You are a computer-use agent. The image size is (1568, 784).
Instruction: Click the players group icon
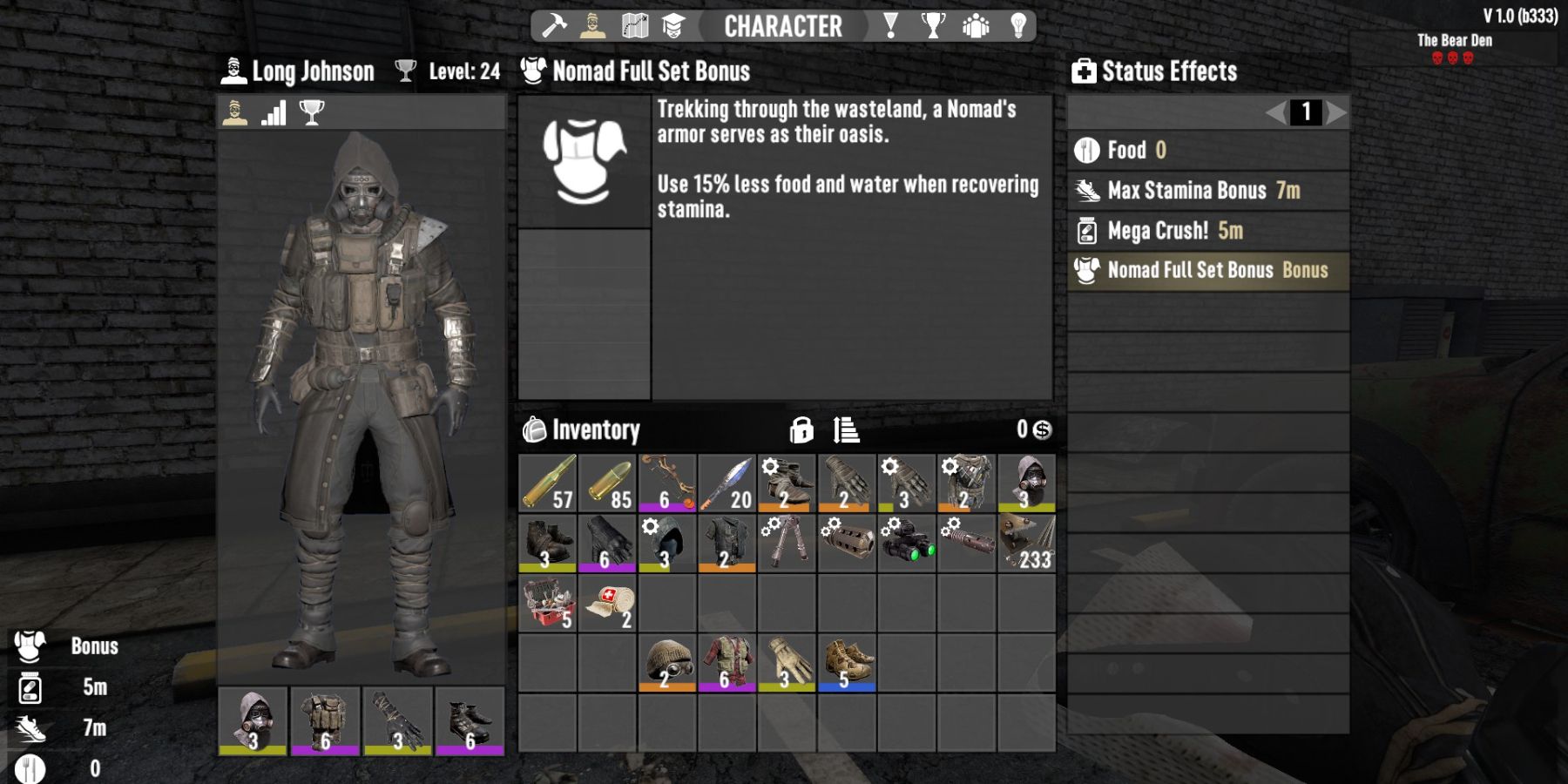[977, 26]
